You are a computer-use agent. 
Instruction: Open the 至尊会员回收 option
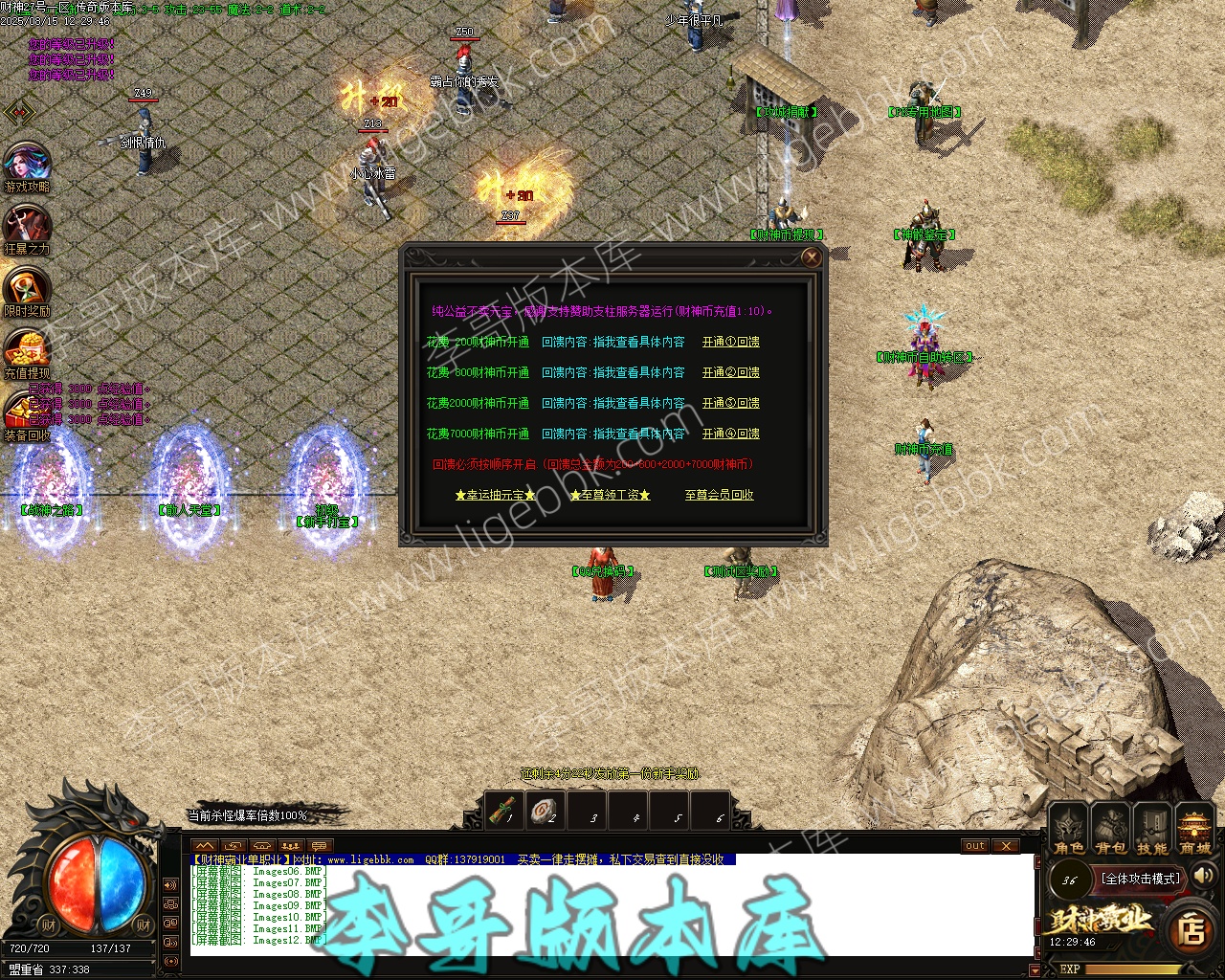coord(720,495)
